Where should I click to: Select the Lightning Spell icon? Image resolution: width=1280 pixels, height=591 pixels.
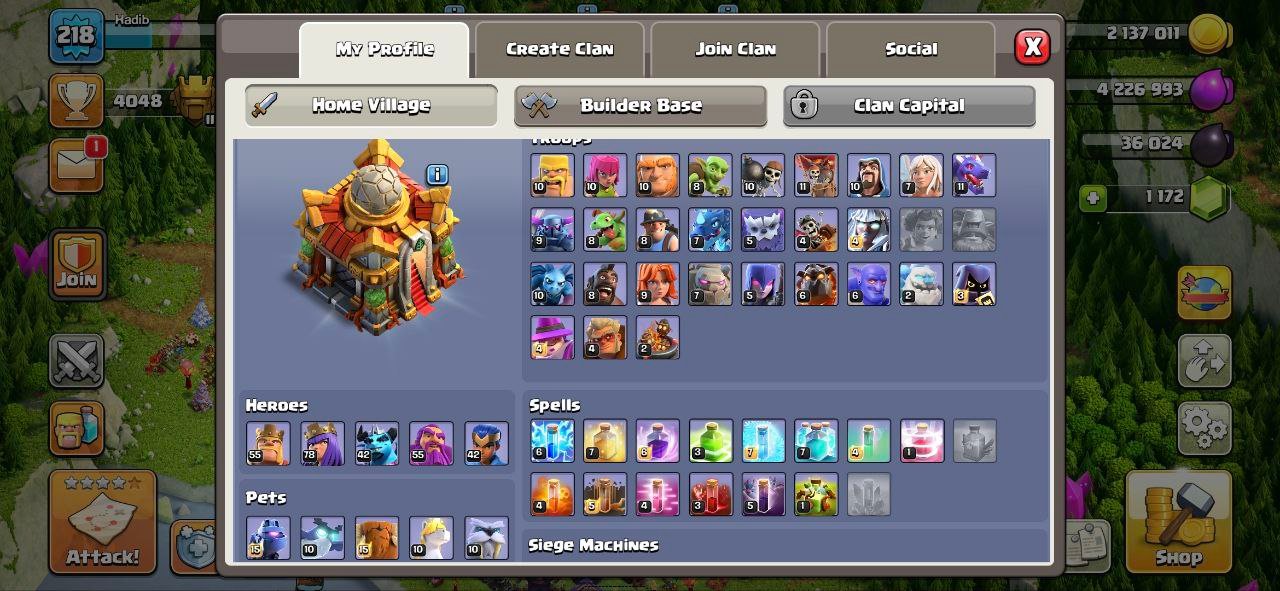click(552, 441)
